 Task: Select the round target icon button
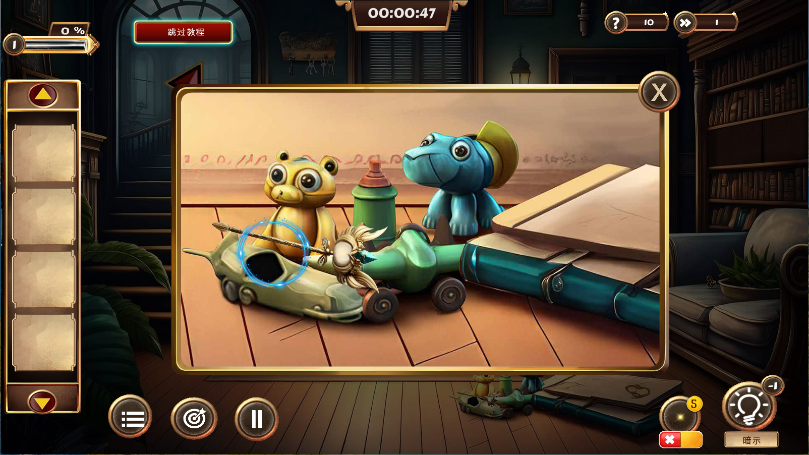click(x=194, y=418)
